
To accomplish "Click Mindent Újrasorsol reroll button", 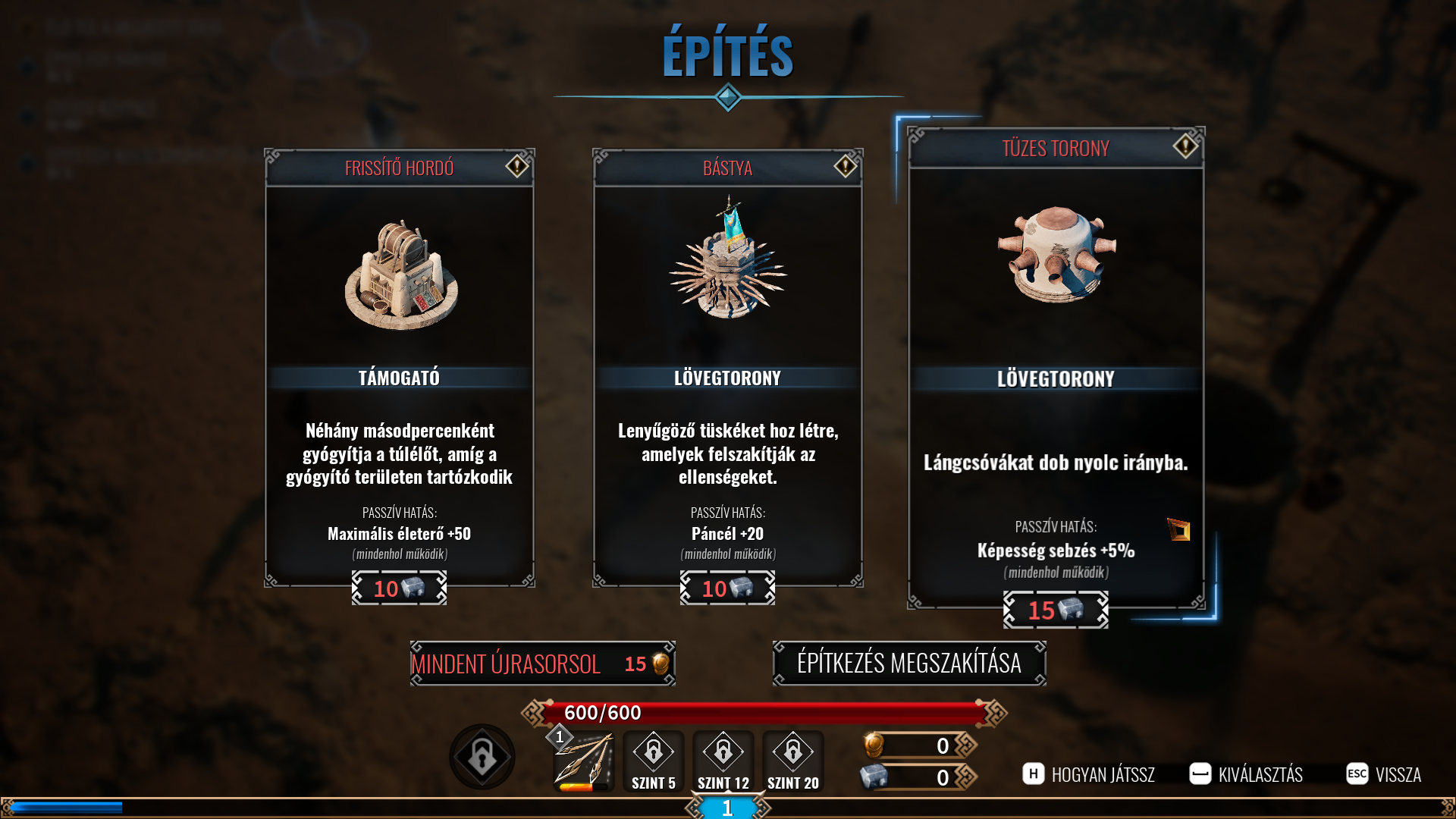I will pos(542,664).
